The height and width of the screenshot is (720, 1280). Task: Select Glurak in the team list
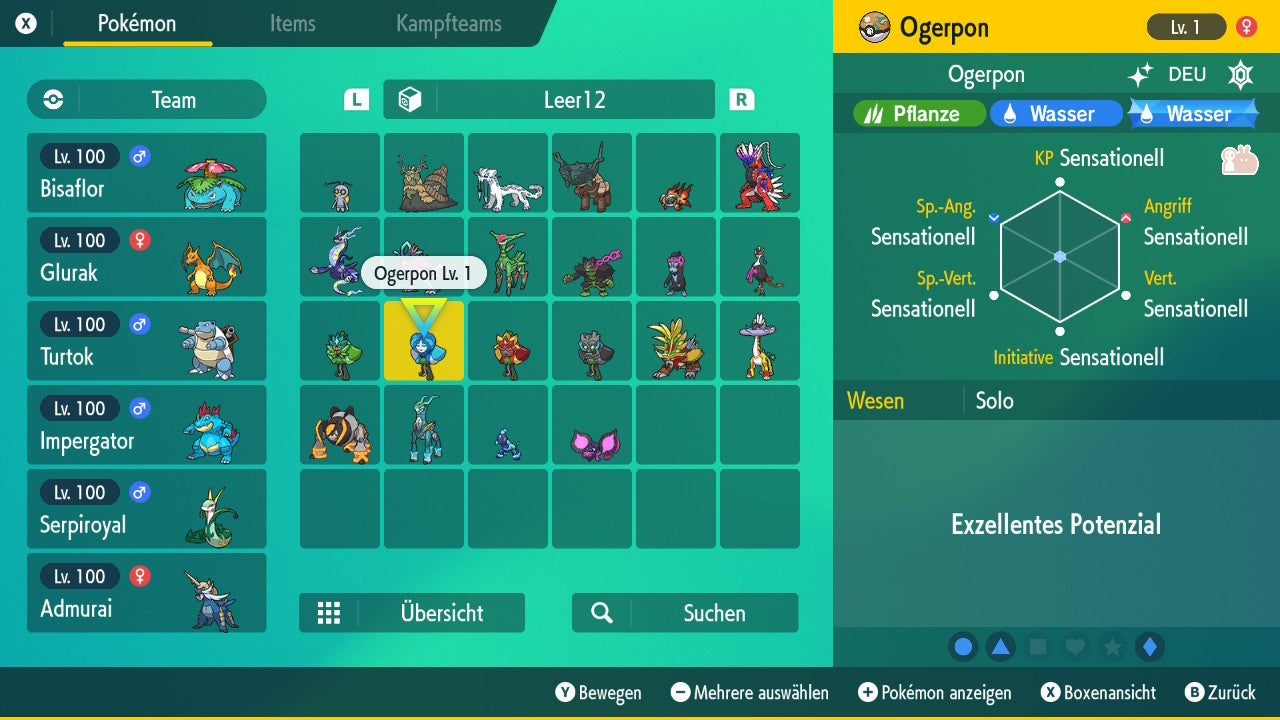tap(147, 257)
